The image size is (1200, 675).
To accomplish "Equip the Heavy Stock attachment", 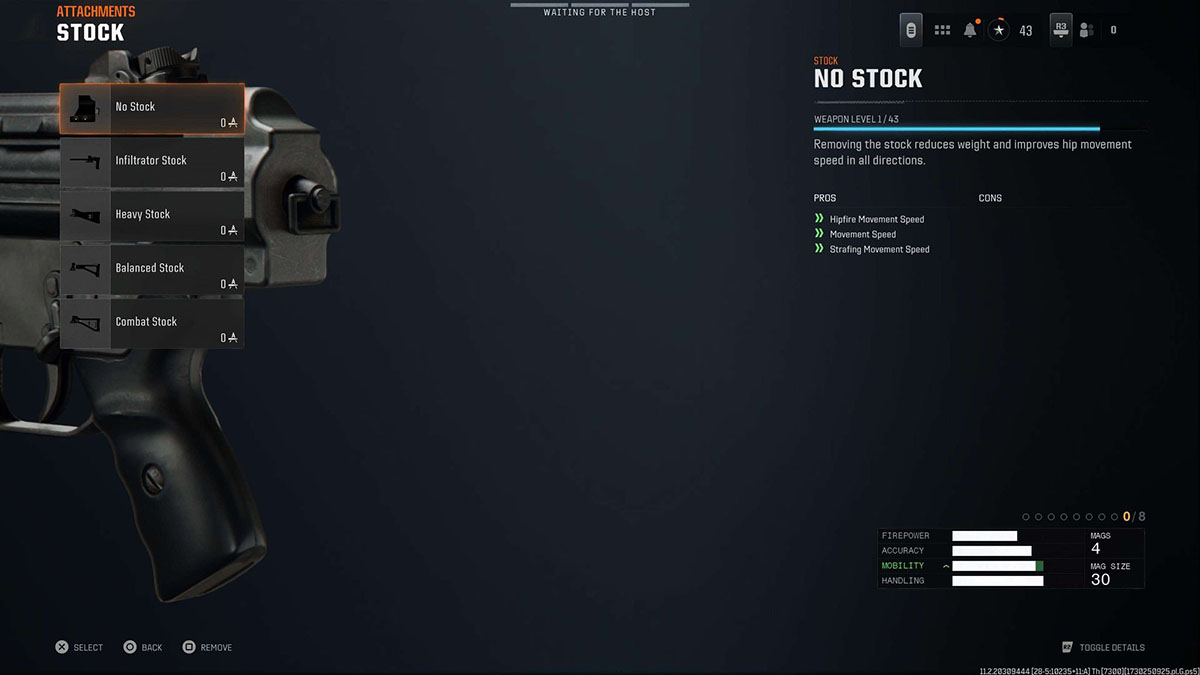I will (x=151, y=217).
